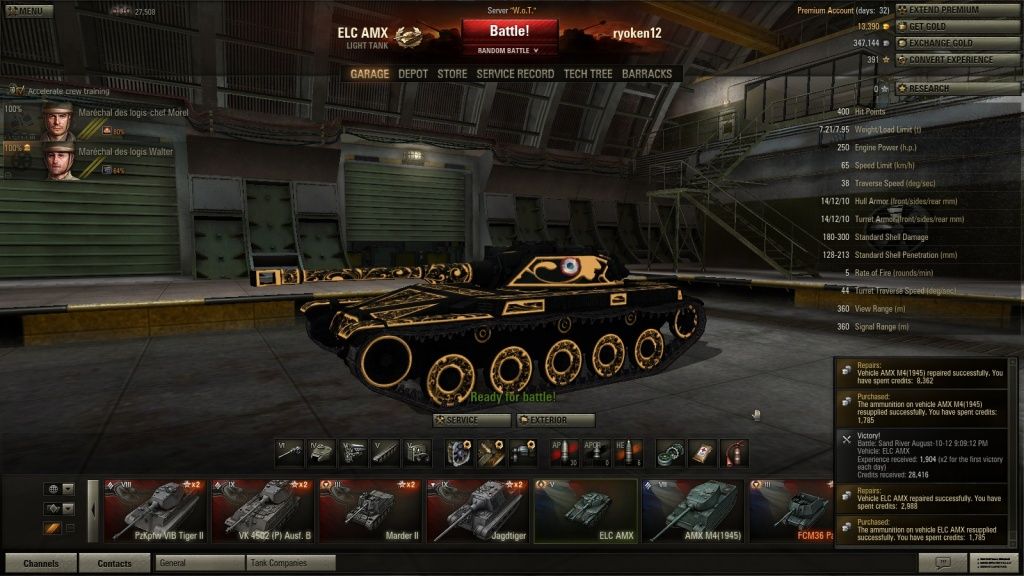The image size is (1024, 576).
Task: Switch to the Depot tab
Action: point(413,73)
